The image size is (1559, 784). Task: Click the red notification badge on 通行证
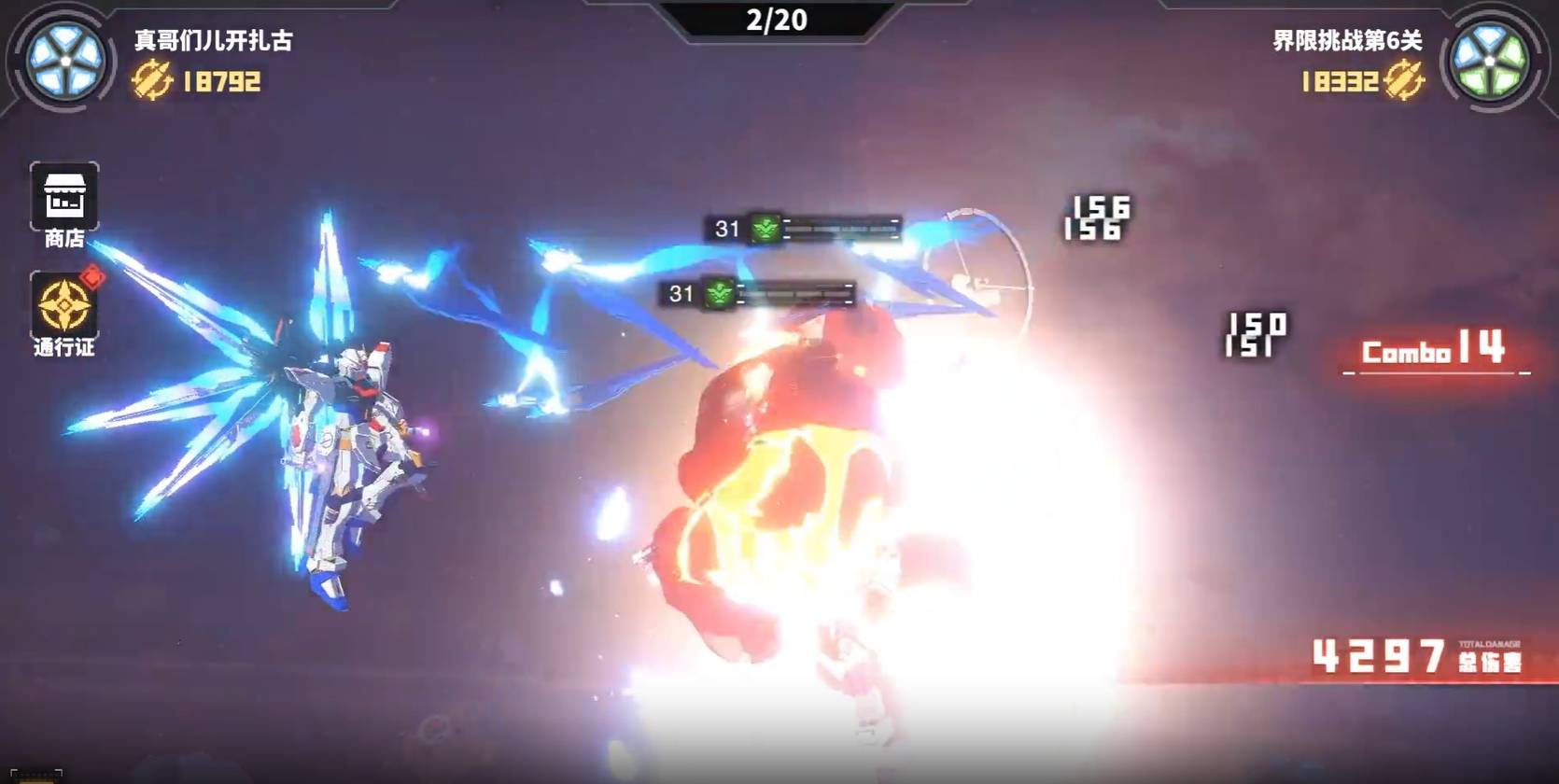point(93,275)
